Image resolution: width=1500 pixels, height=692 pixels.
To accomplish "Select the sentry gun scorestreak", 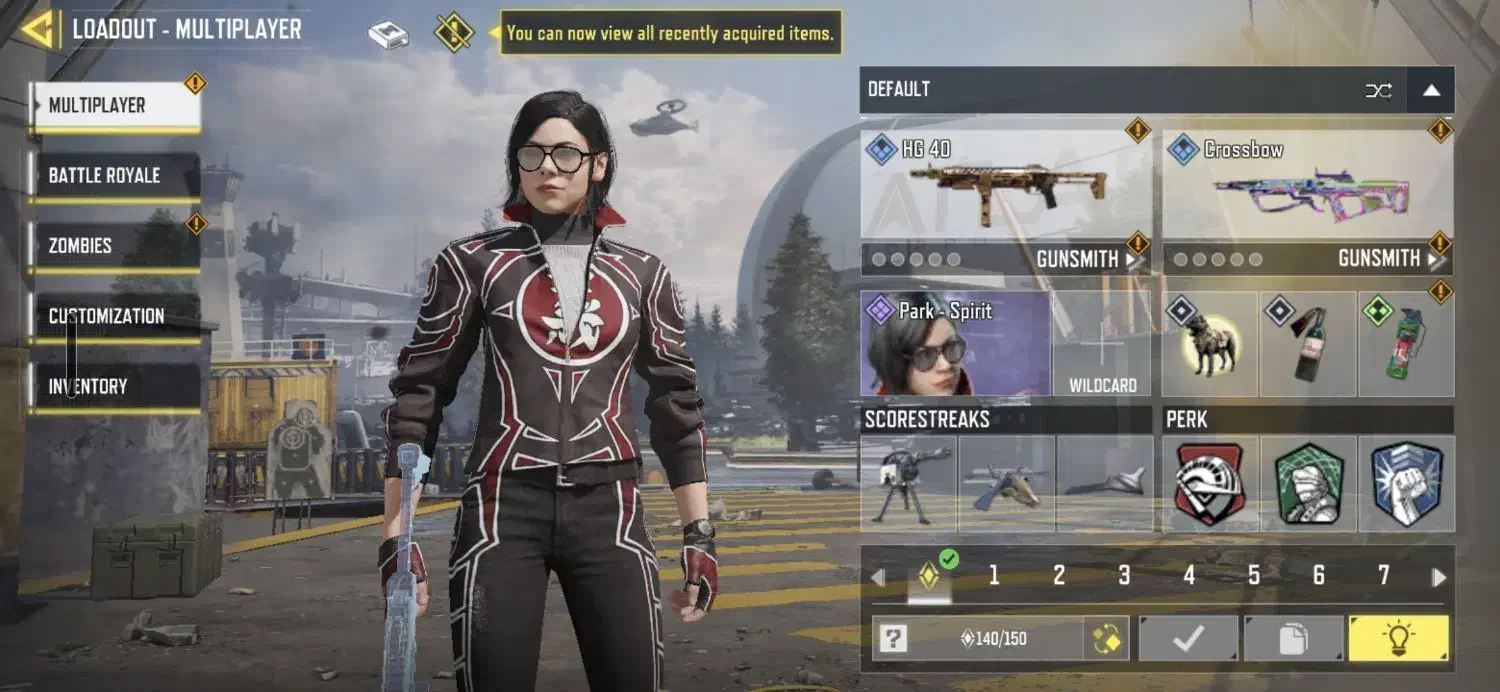I will (x=908, y=483).
